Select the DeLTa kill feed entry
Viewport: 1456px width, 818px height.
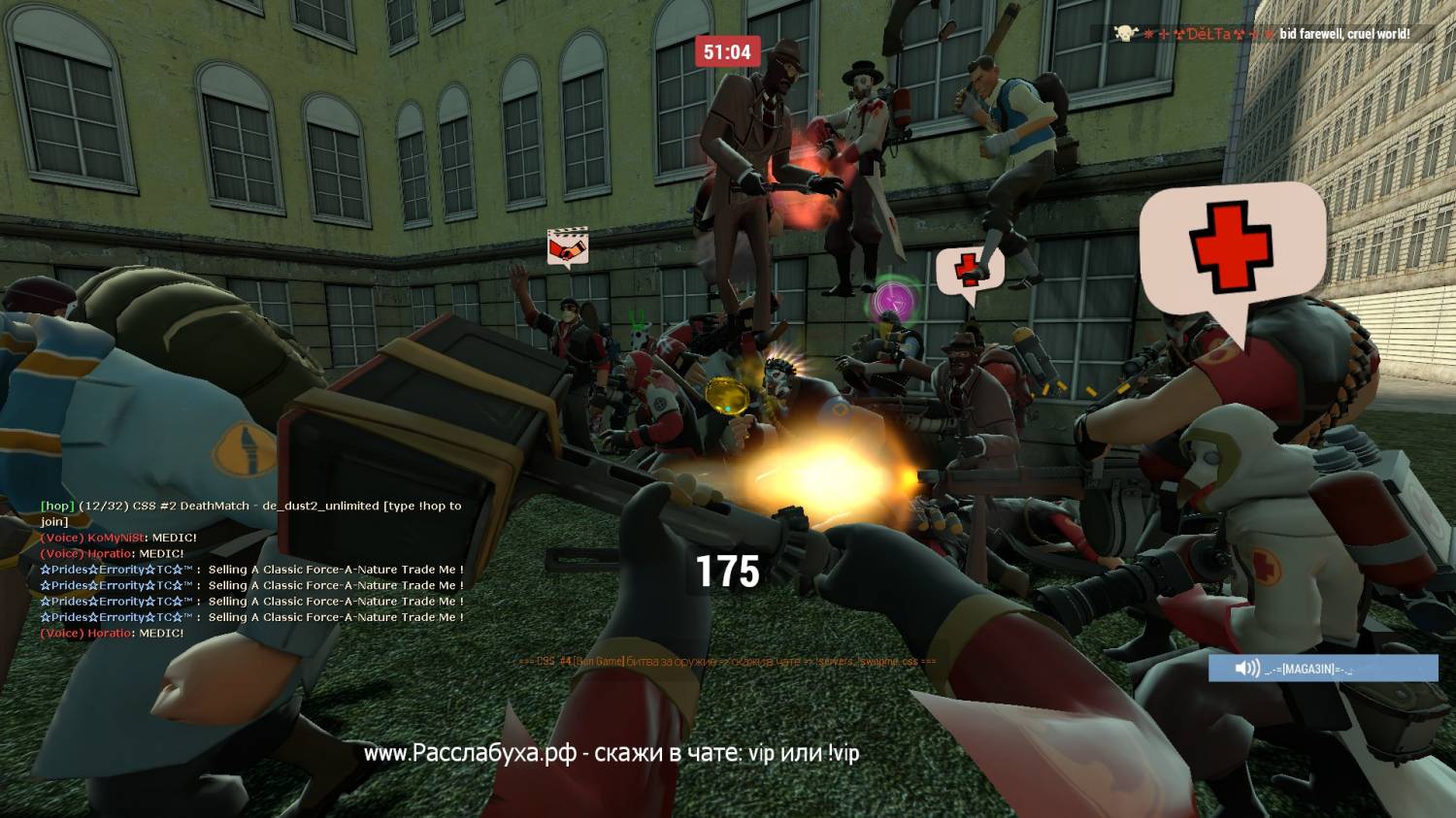click(1262, 34)
